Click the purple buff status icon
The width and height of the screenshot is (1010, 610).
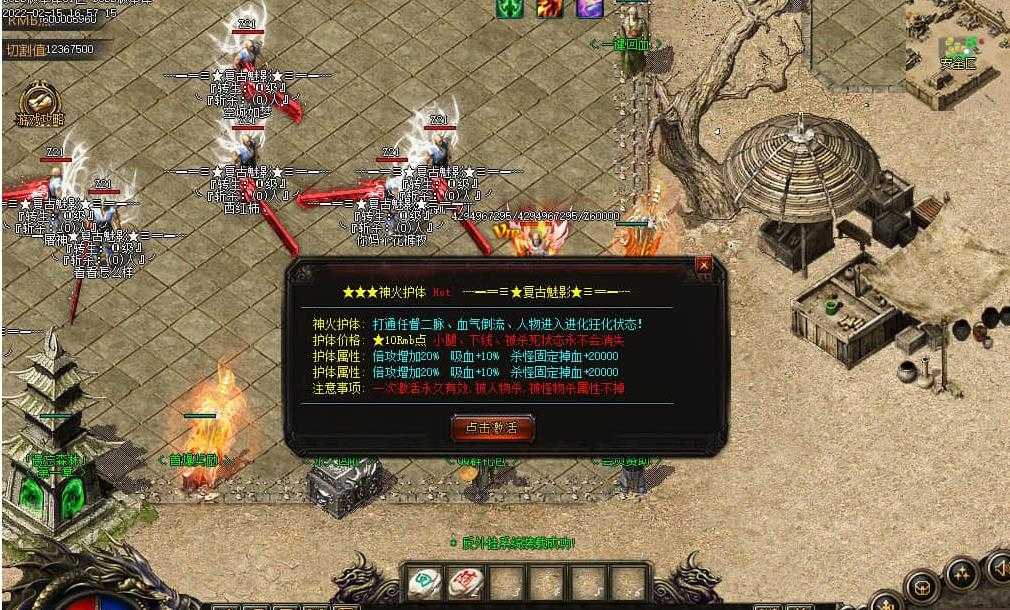[589, 8]
